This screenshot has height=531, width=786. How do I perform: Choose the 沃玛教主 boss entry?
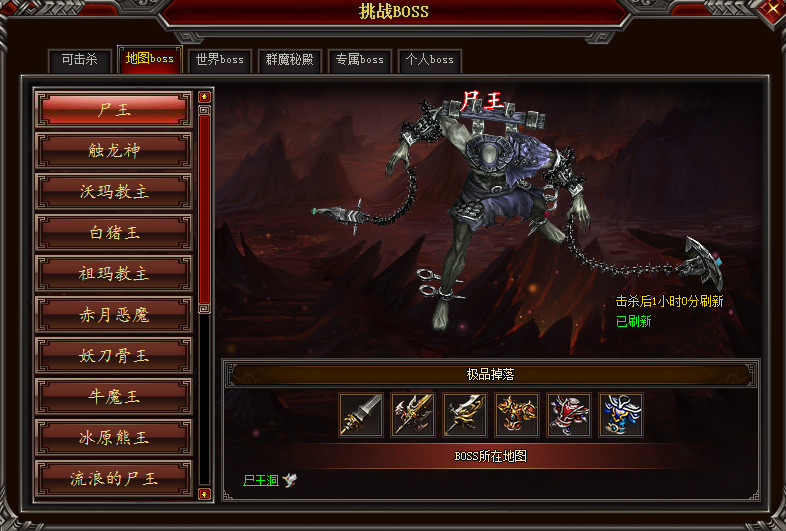pos(113,192)
